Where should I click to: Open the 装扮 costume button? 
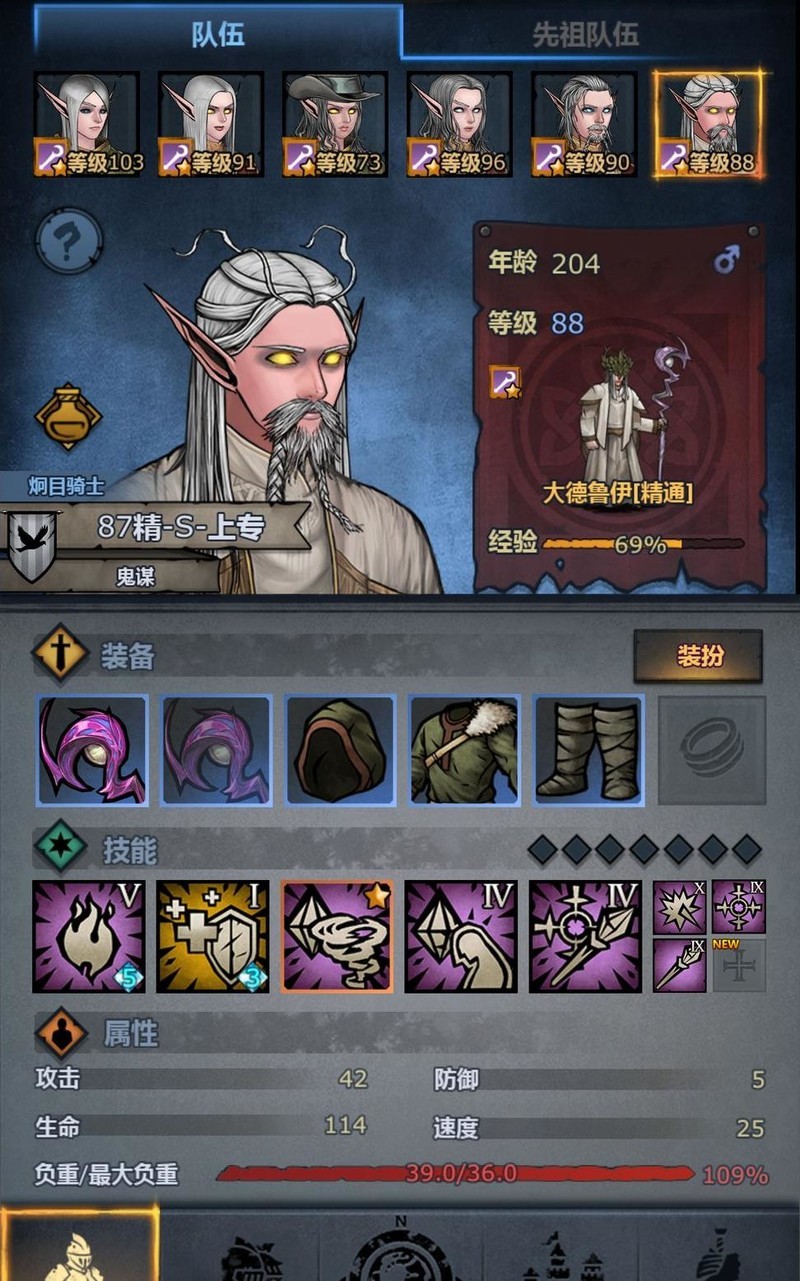[x=698, y=656]
